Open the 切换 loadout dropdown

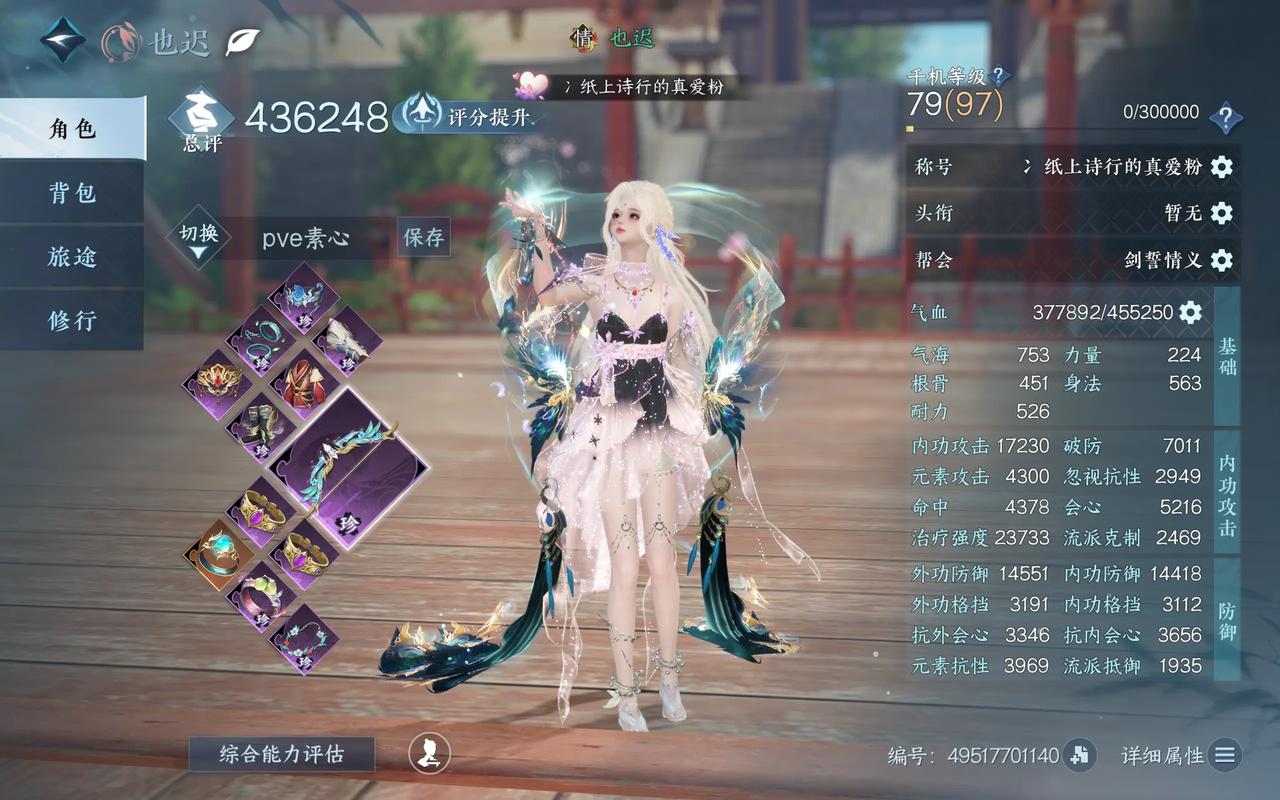(199, 238)
